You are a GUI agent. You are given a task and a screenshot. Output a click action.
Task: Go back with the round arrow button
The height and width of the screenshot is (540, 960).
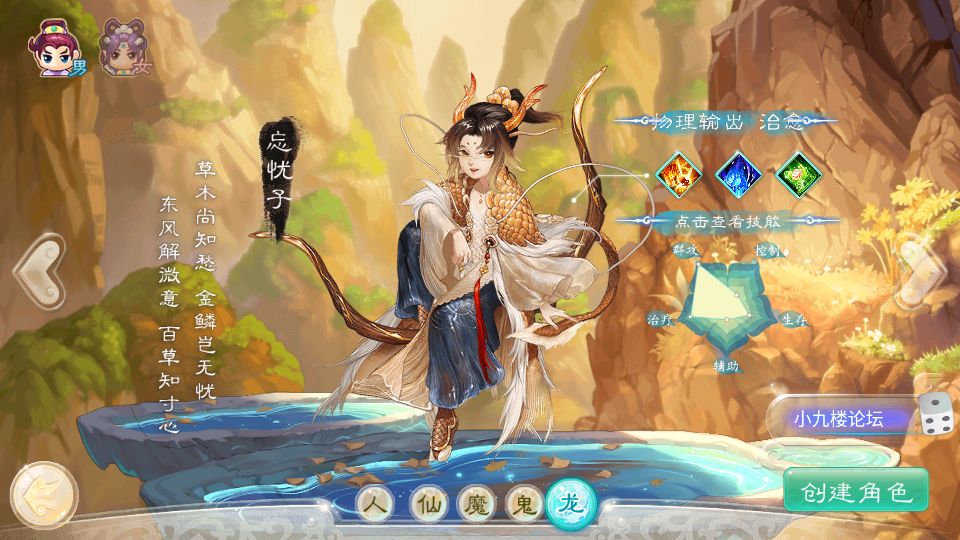pos(43,493)
